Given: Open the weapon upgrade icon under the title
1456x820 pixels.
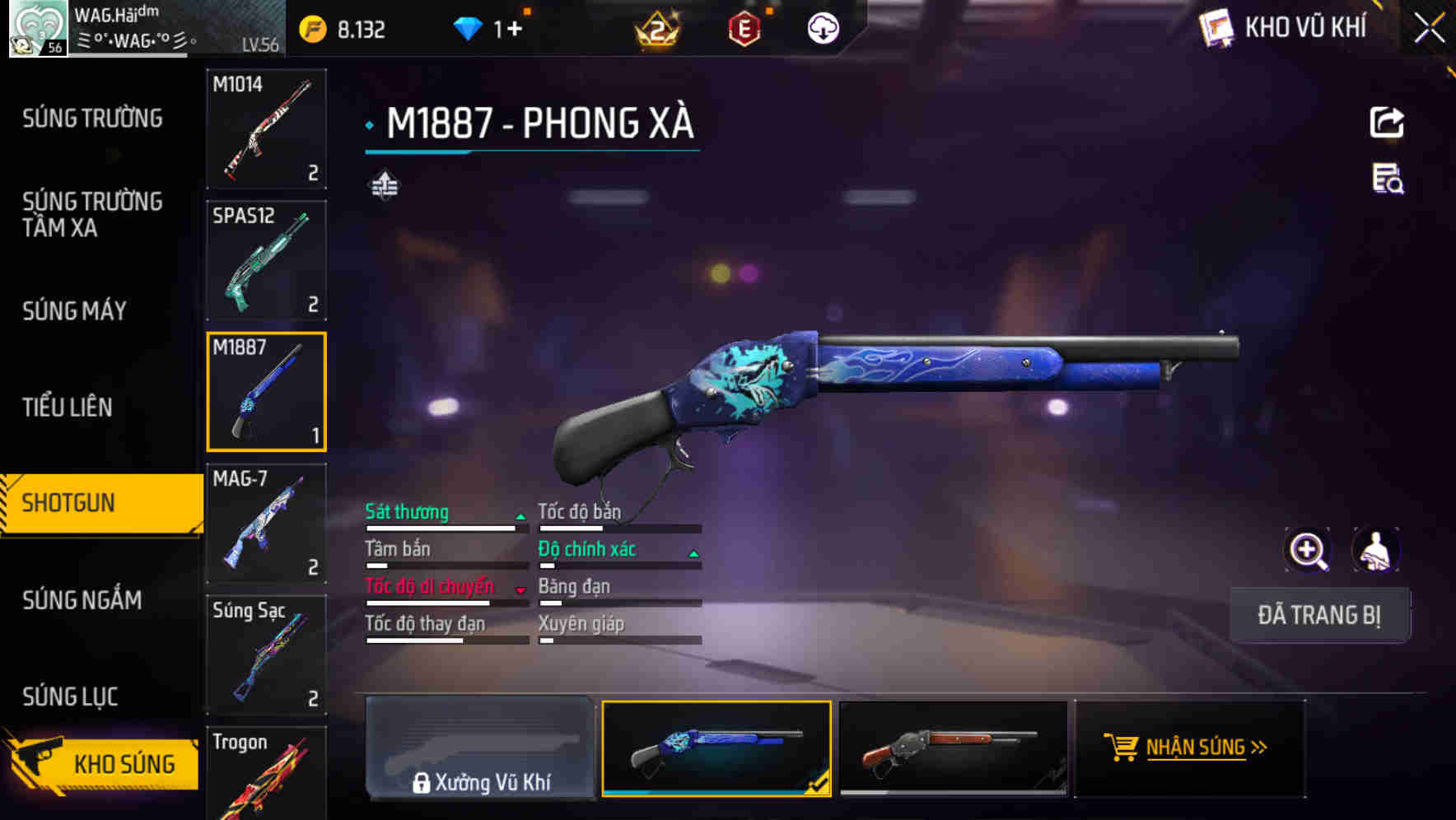Looking at the screenshot, I should pos(384,184).
